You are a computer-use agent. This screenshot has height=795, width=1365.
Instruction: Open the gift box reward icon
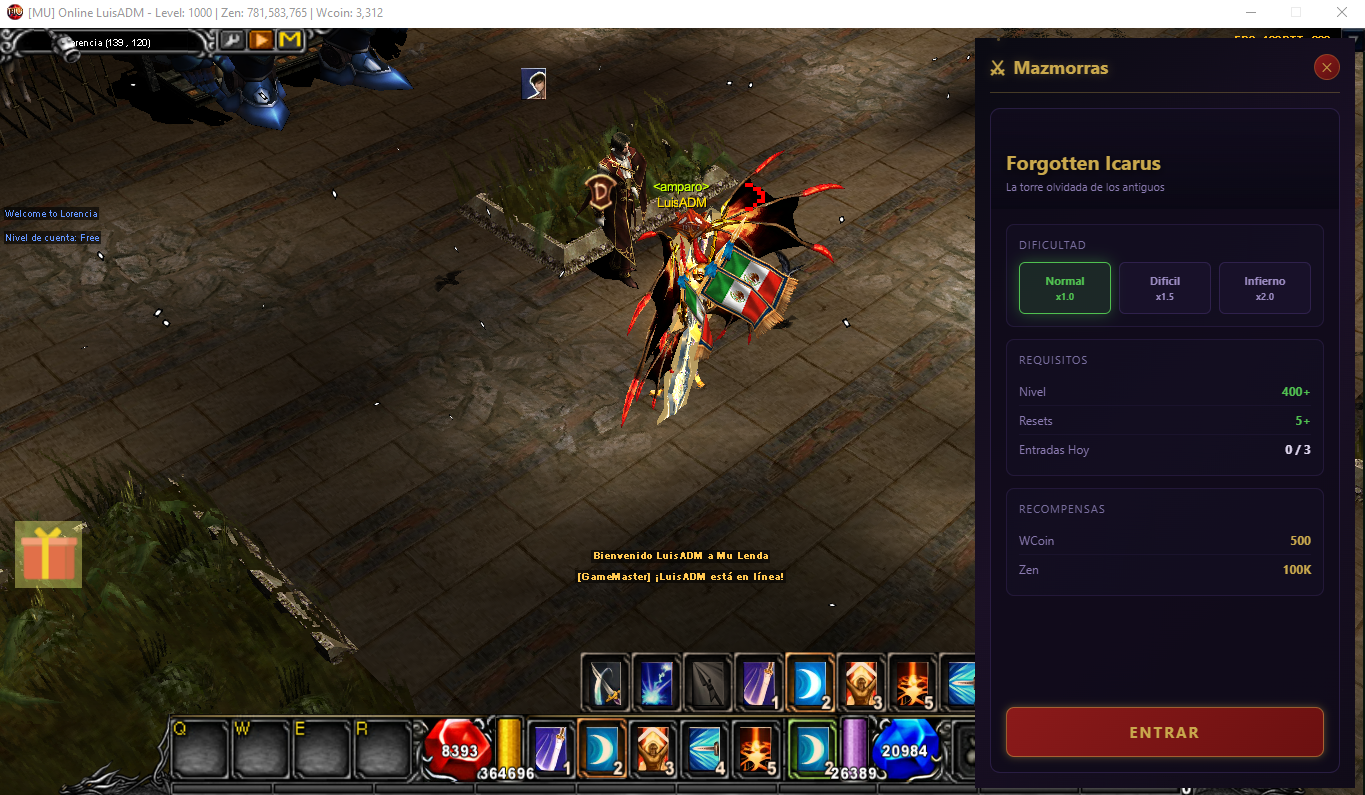coord(48,555)
